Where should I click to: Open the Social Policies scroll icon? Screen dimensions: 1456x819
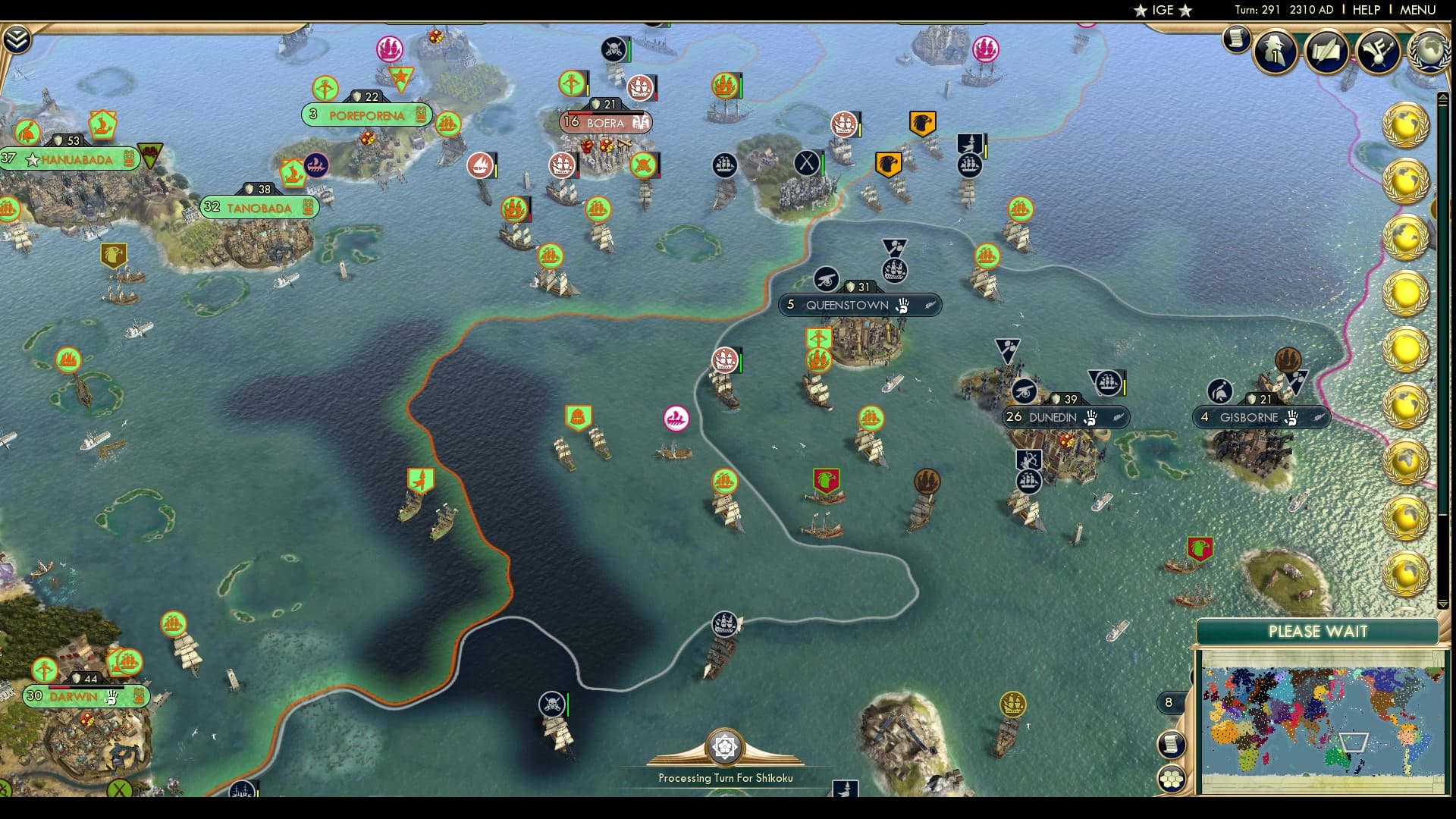tap(1326, 53)
